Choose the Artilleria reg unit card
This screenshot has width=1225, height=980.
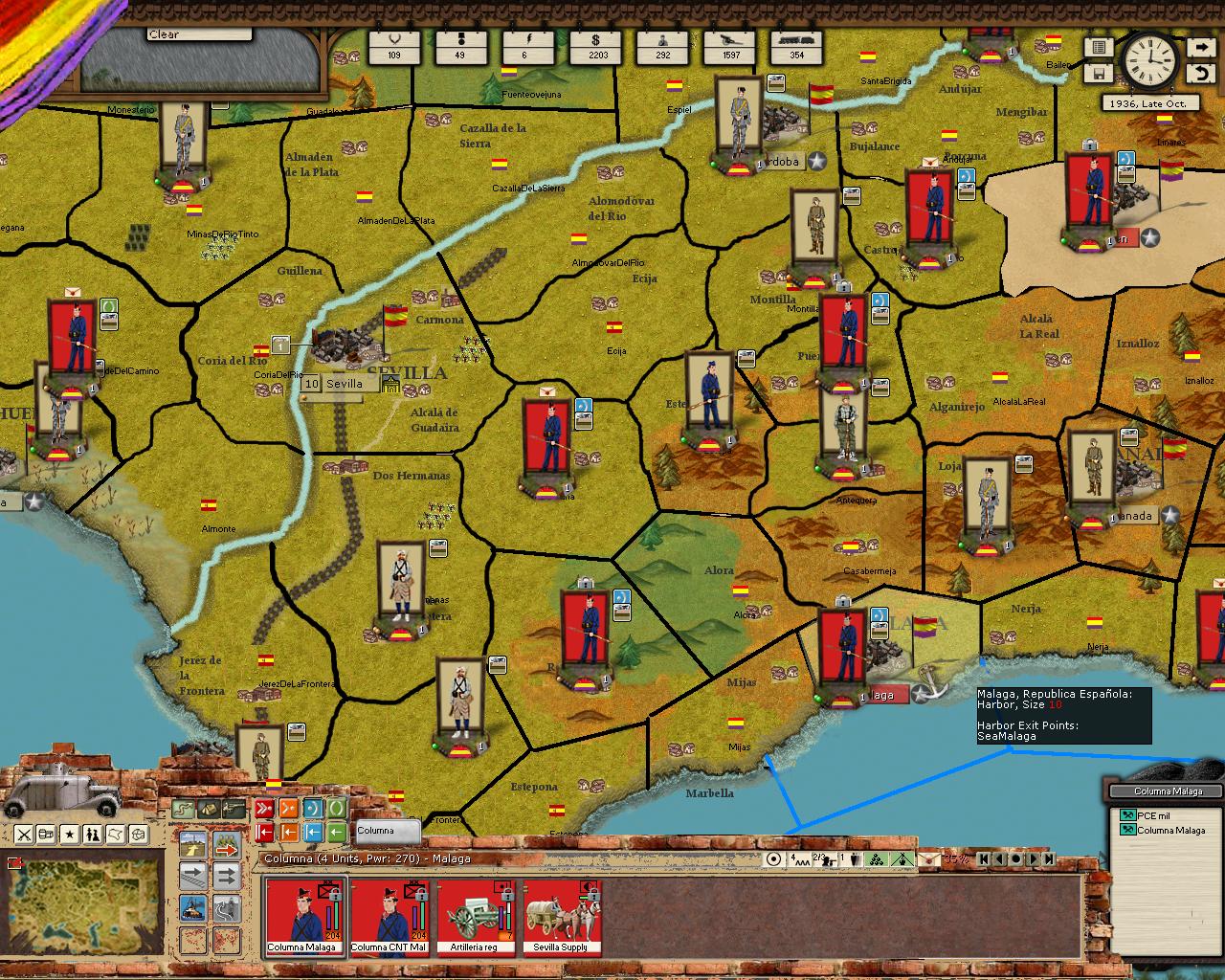point(475,917)
